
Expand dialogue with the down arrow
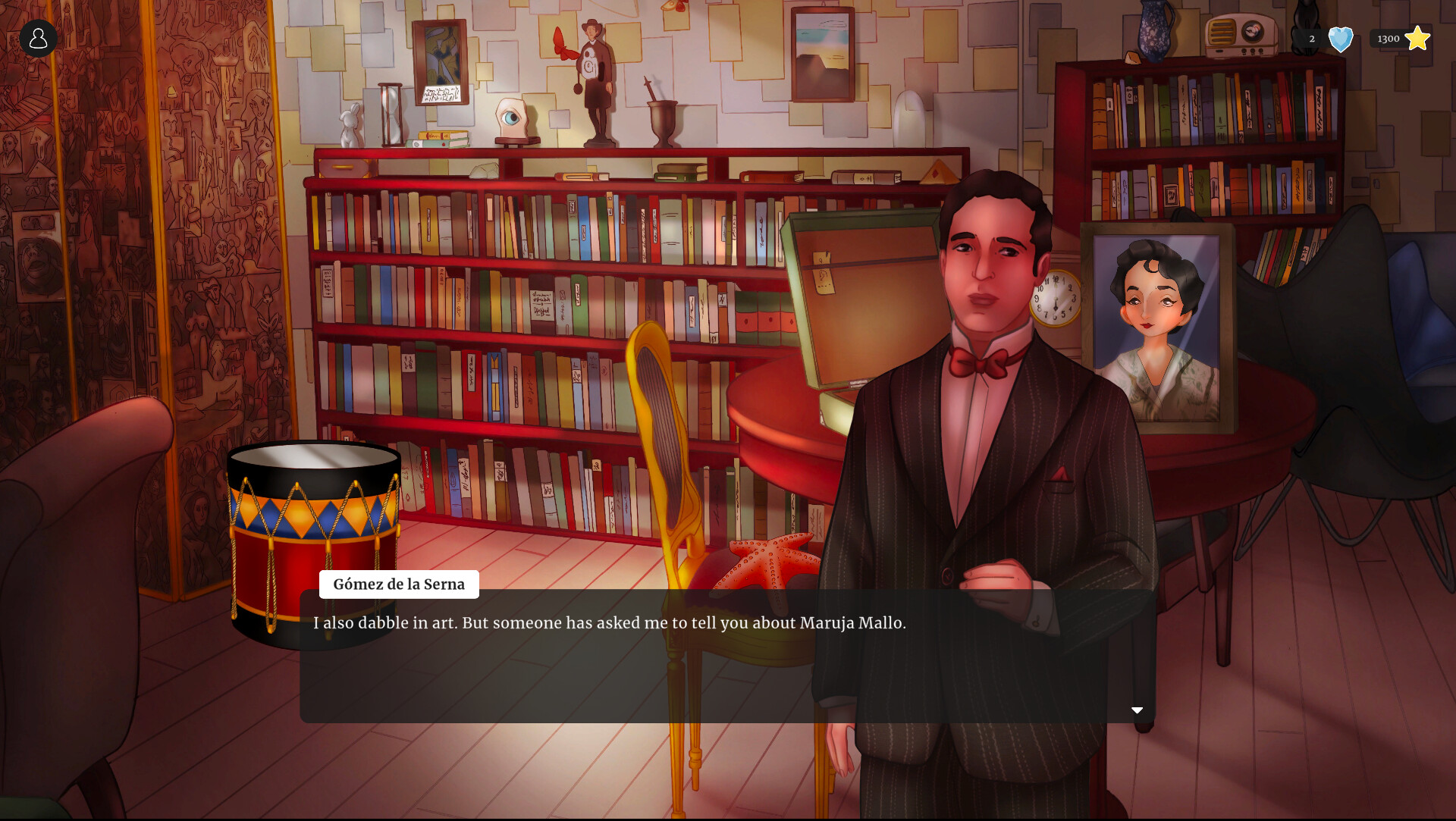click(1137, 710)
